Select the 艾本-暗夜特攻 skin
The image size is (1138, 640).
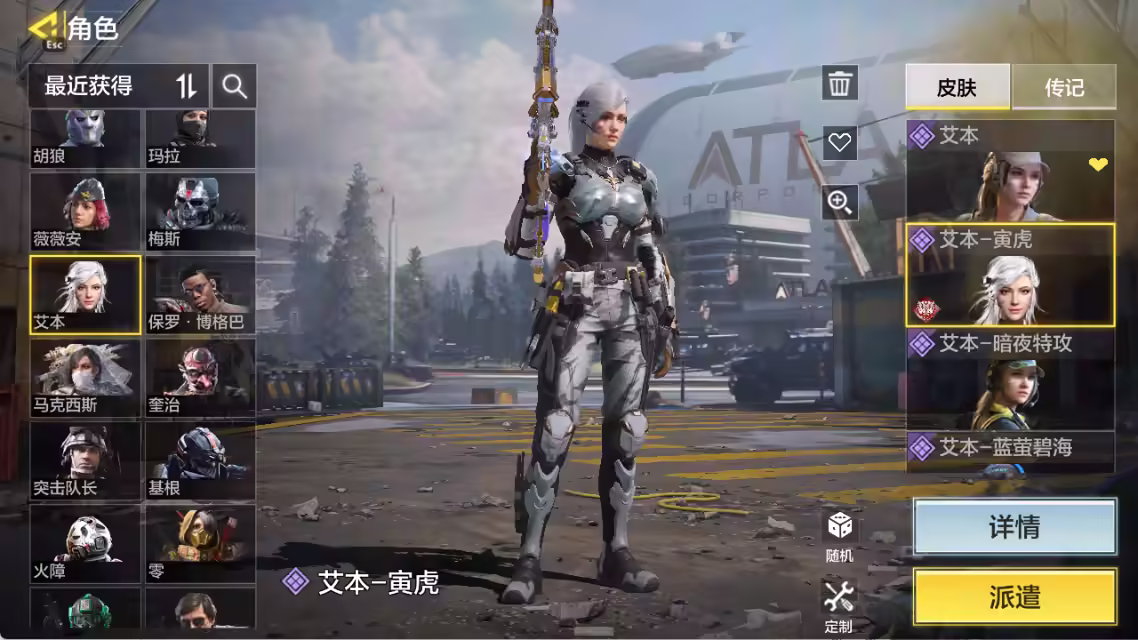coord(1010,380)
